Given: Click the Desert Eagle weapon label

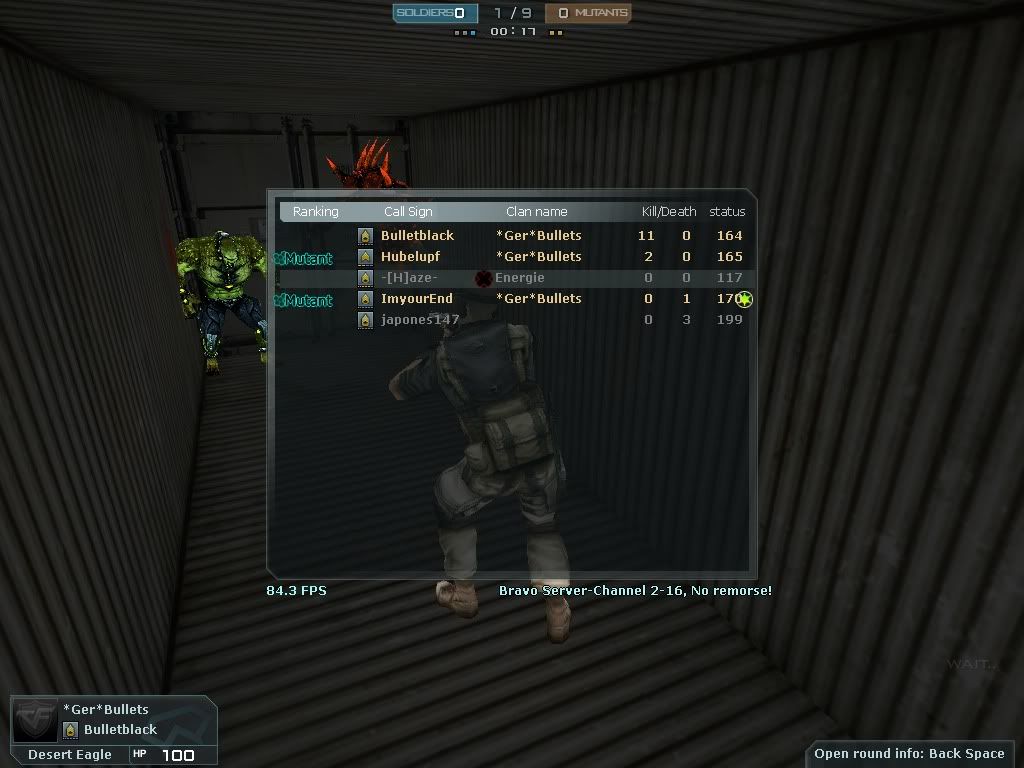Looking at the screenshot, I should coord(70,755).
